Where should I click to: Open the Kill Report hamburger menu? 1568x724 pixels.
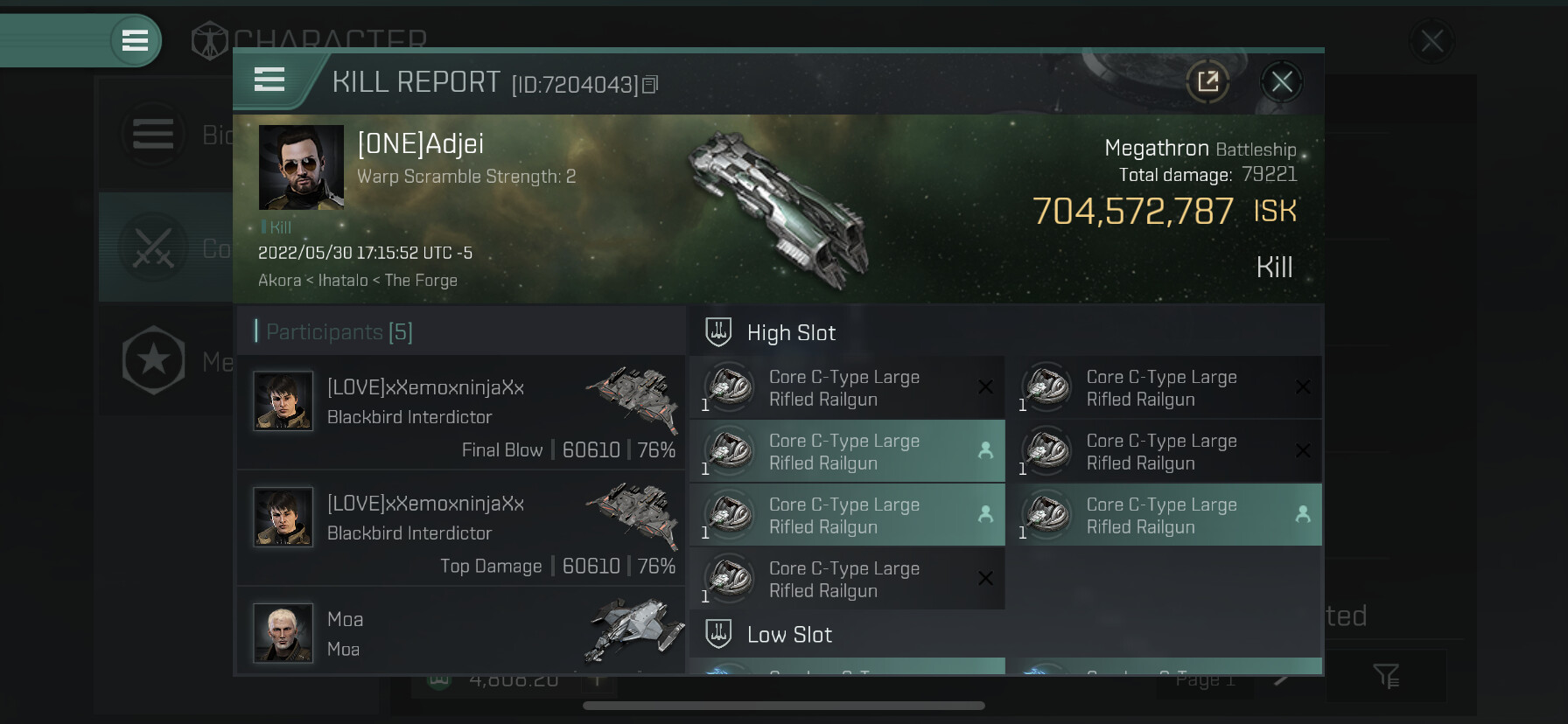(269, 80)
